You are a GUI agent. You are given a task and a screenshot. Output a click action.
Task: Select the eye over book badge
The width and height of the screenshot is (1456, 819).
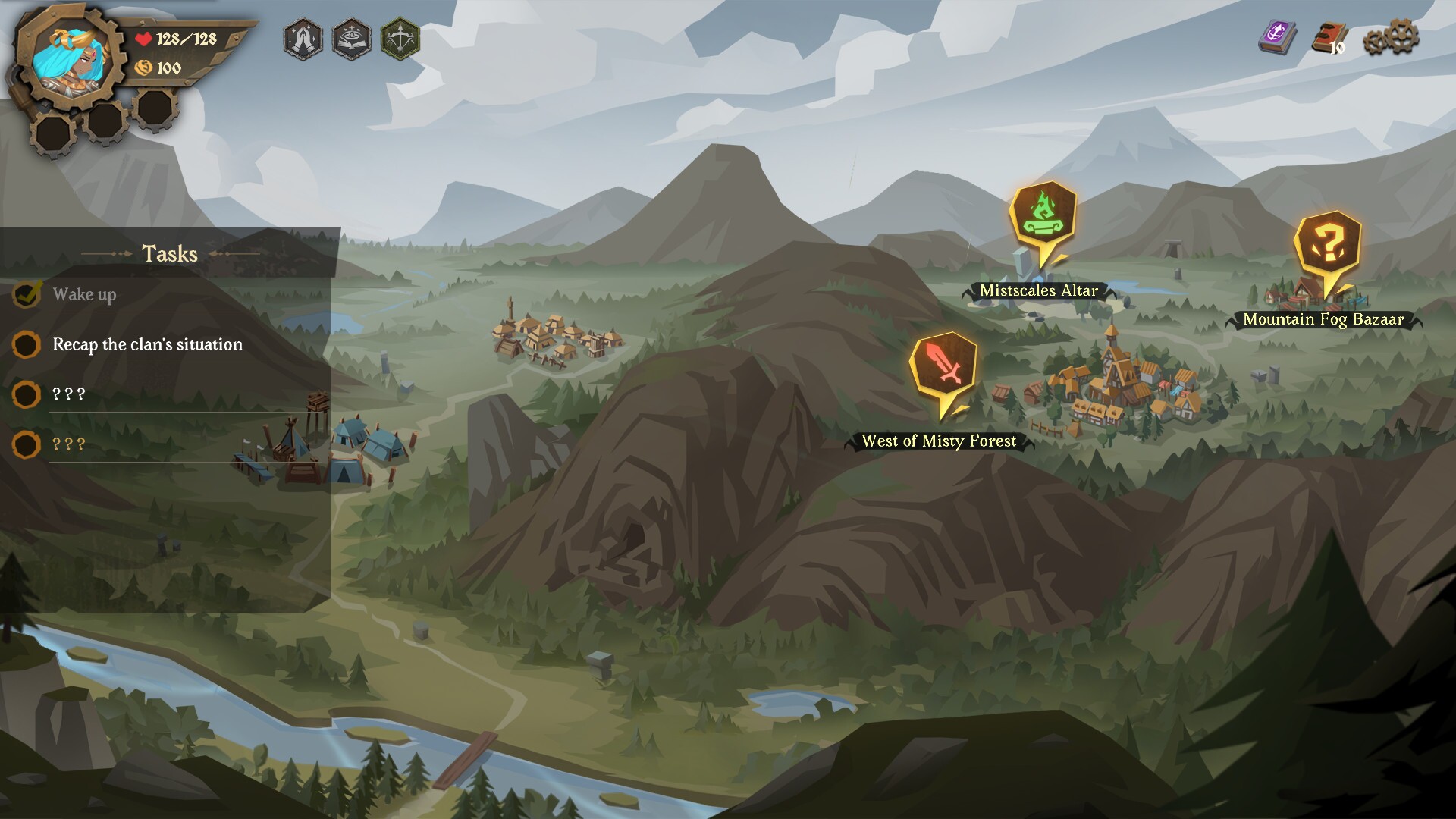tap(352, 39)
